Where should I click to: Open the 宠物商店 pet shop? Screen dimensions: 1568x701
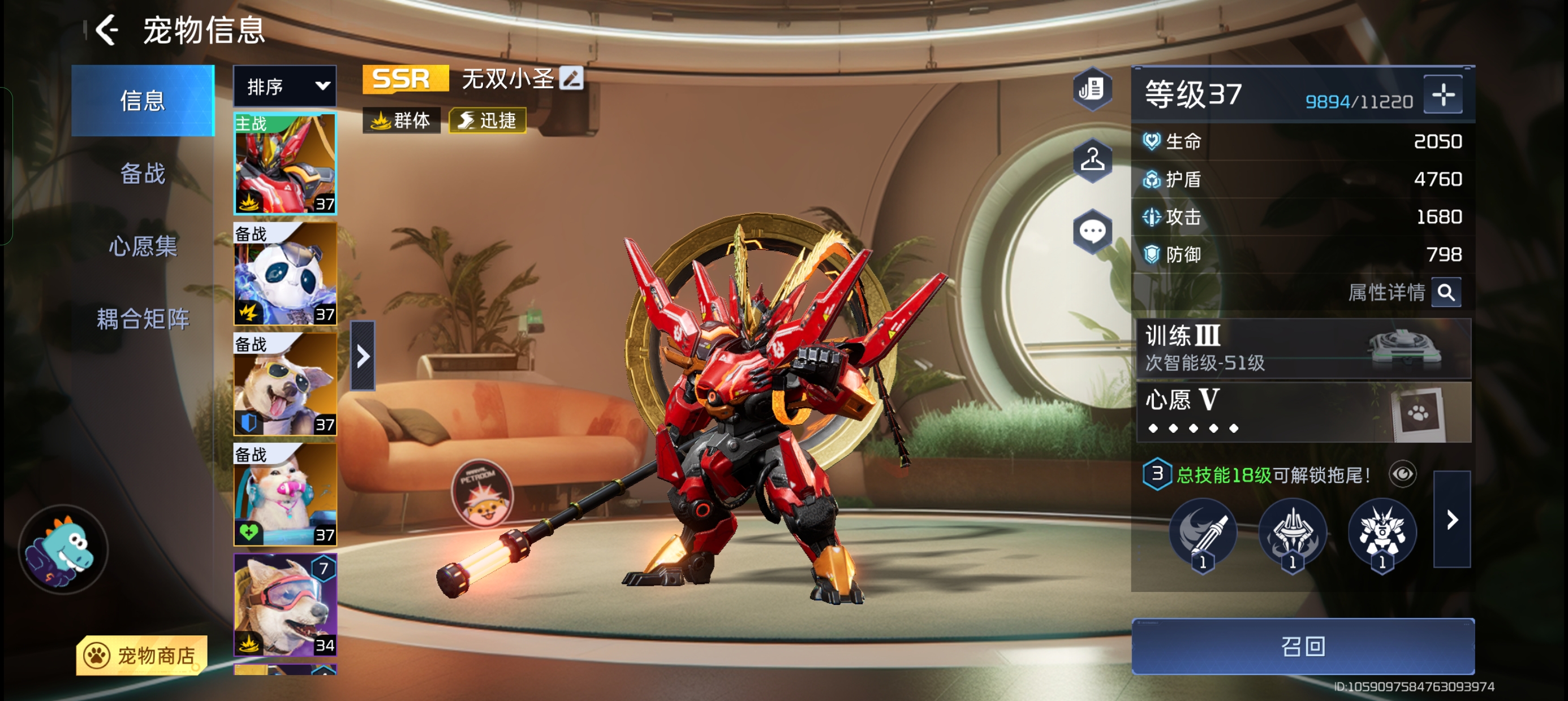click(x=142, y=655)
